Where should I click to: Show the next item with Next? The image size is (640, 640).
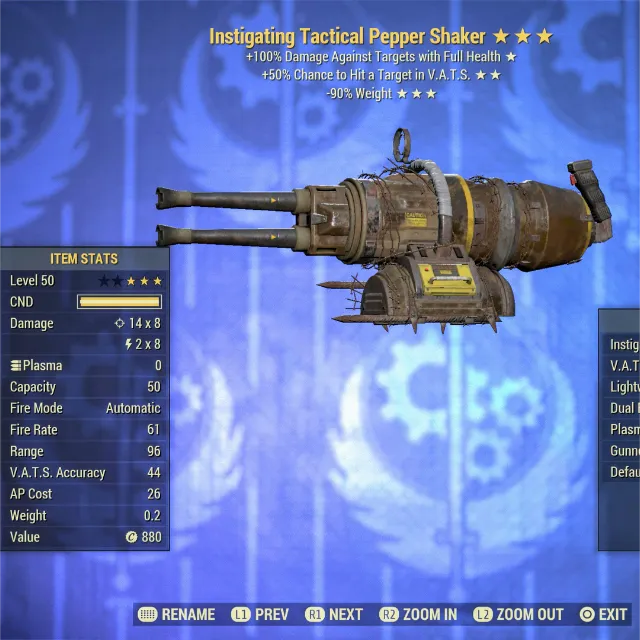(x=334, y=615)
